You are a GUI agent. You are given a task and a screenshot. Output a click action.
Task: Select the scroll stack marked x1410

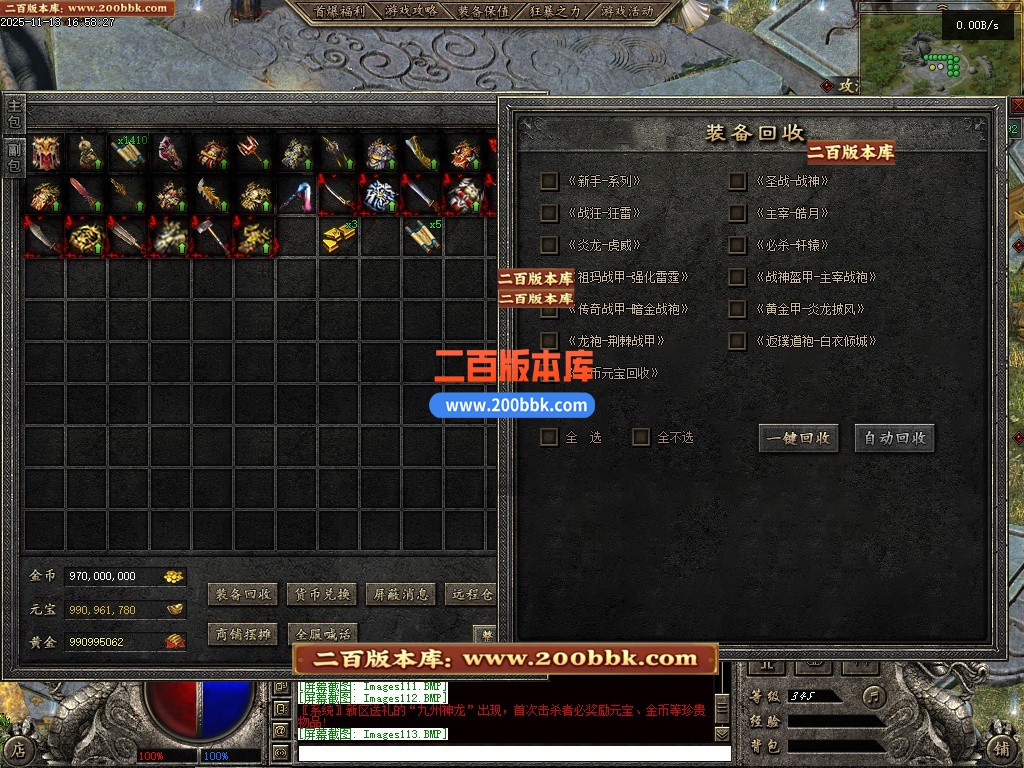point(129,153)
